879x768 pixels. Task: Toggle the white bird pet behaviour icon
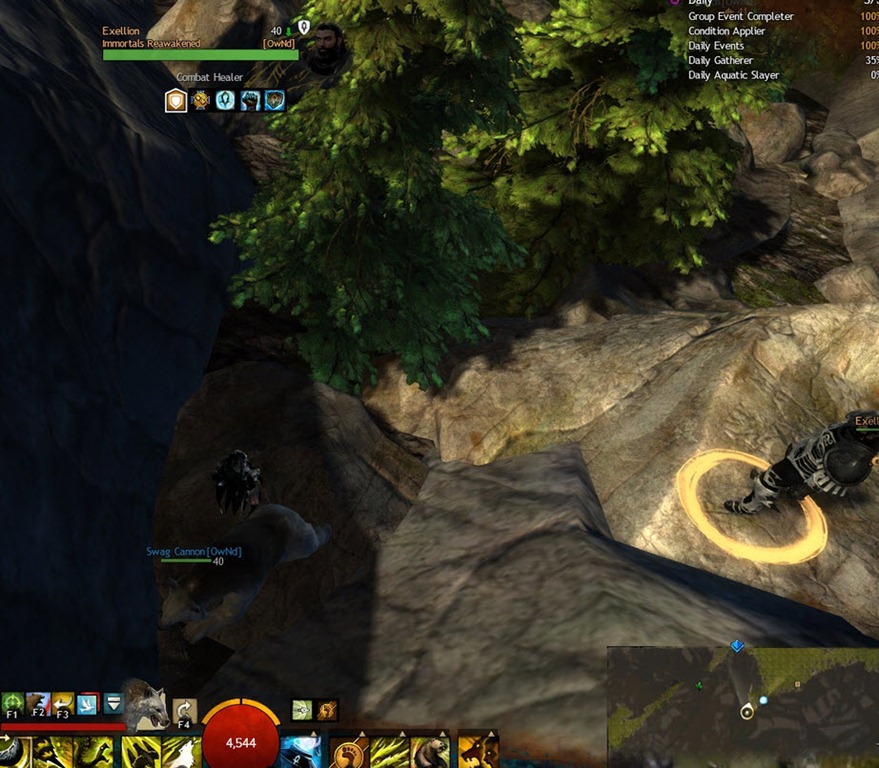pyautogui.click(x=88, y=703)
